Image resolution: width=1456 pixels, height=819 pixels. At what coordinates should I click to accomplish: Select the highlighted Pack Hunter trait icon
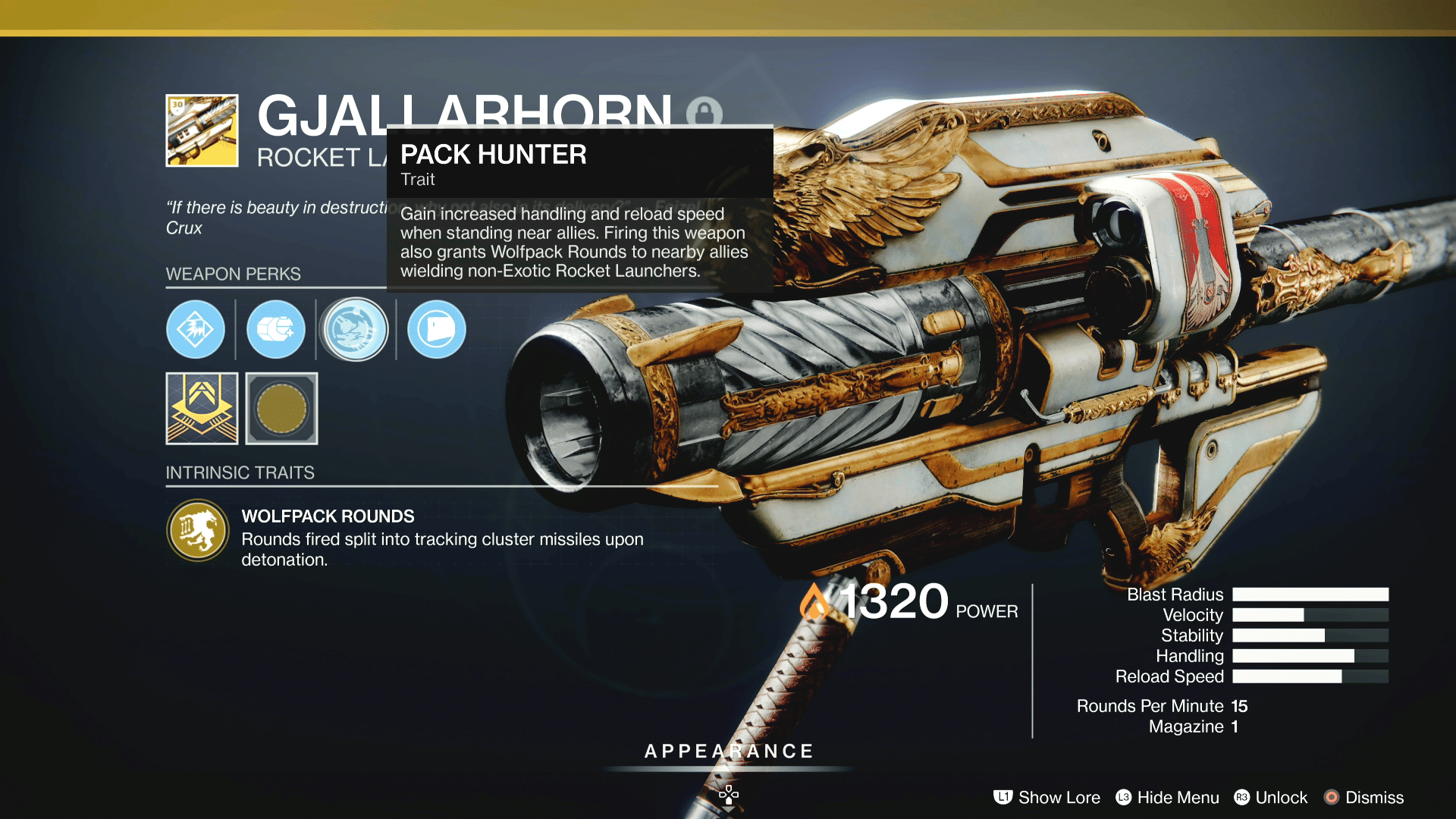click(x=355, y=330)
